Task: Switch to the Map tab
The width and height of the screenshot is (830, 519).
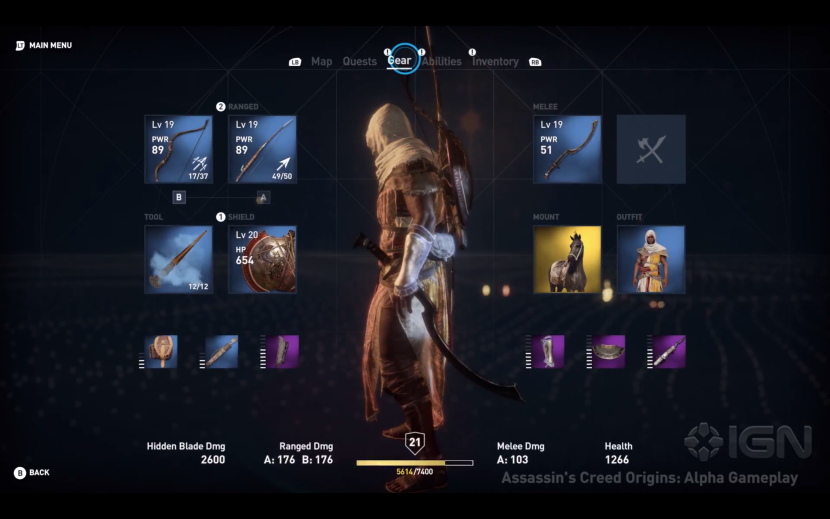Action: [x=321, y=62]
